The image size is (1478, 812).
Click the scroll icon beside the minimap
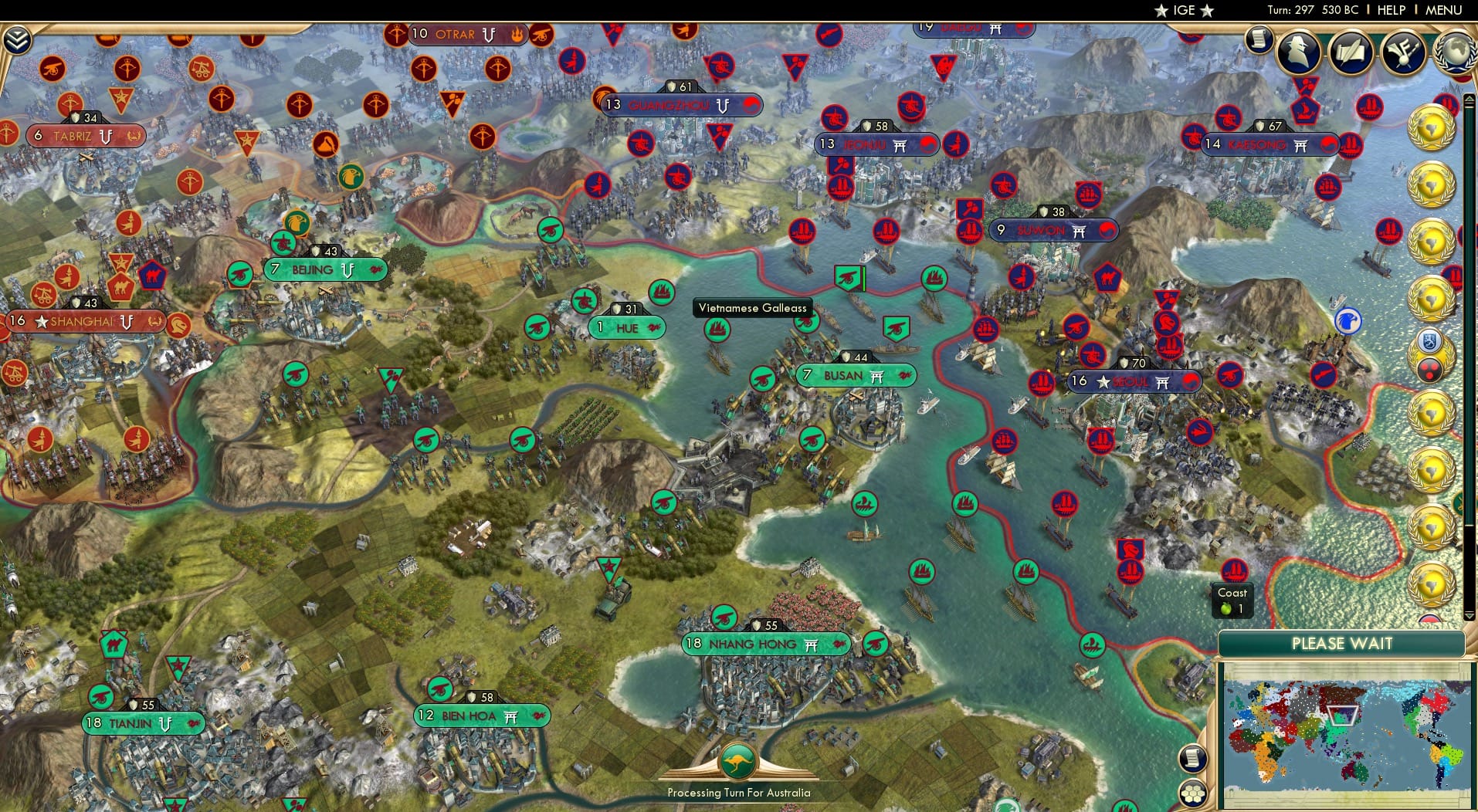pyautogui.click(x=1193, y=758)
